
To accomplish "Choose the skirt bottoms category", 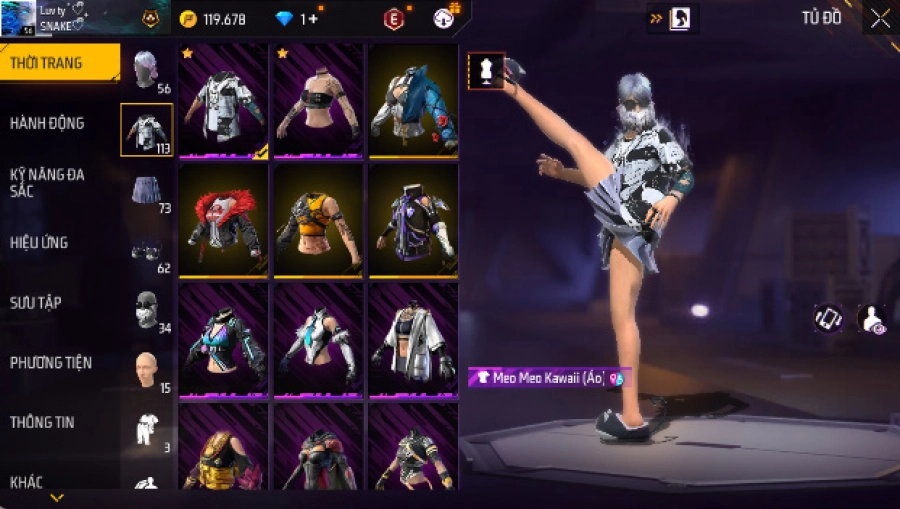I will pos(147,189).
